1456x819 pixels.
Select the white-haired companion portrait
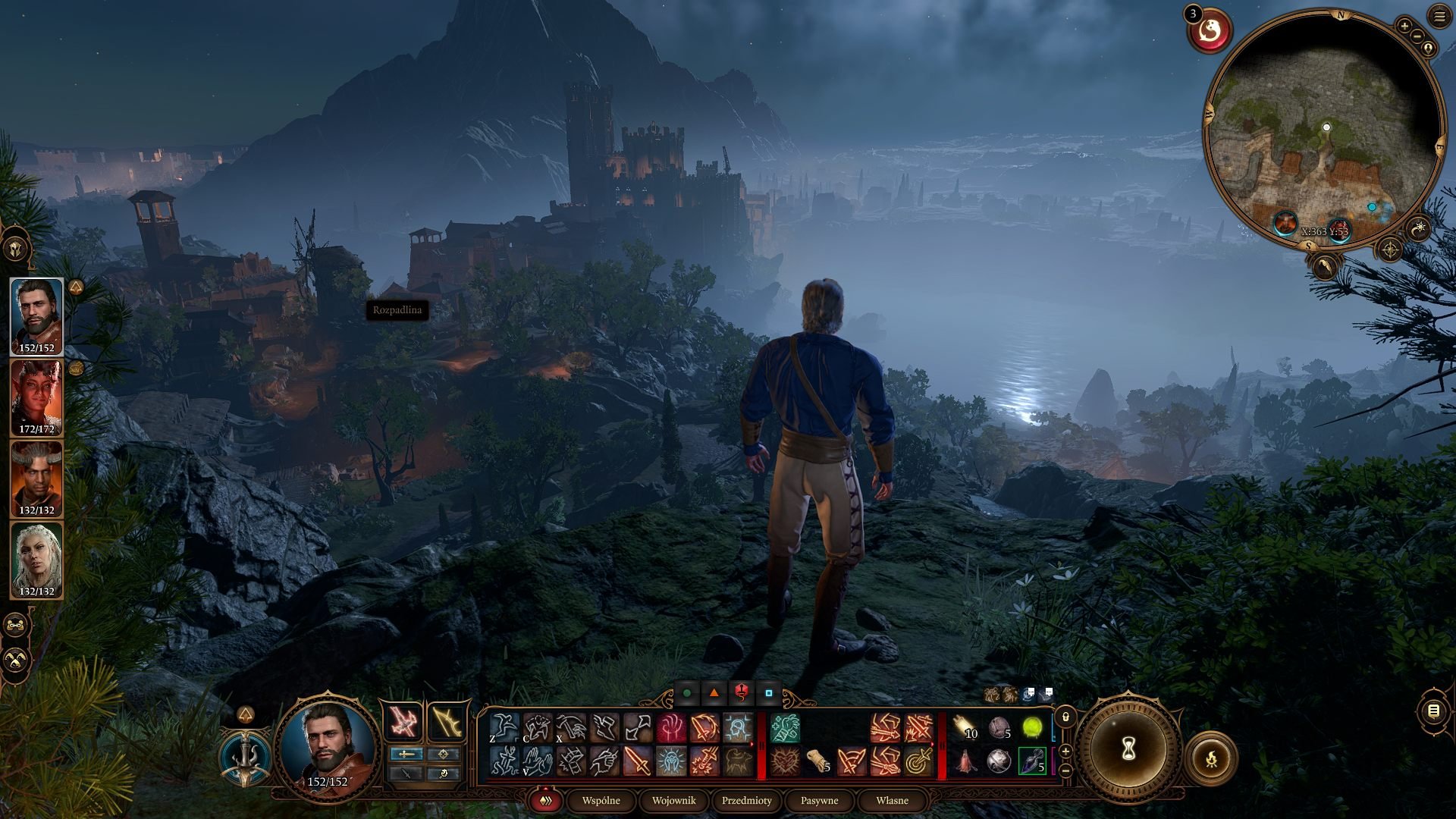pos(36,559)
